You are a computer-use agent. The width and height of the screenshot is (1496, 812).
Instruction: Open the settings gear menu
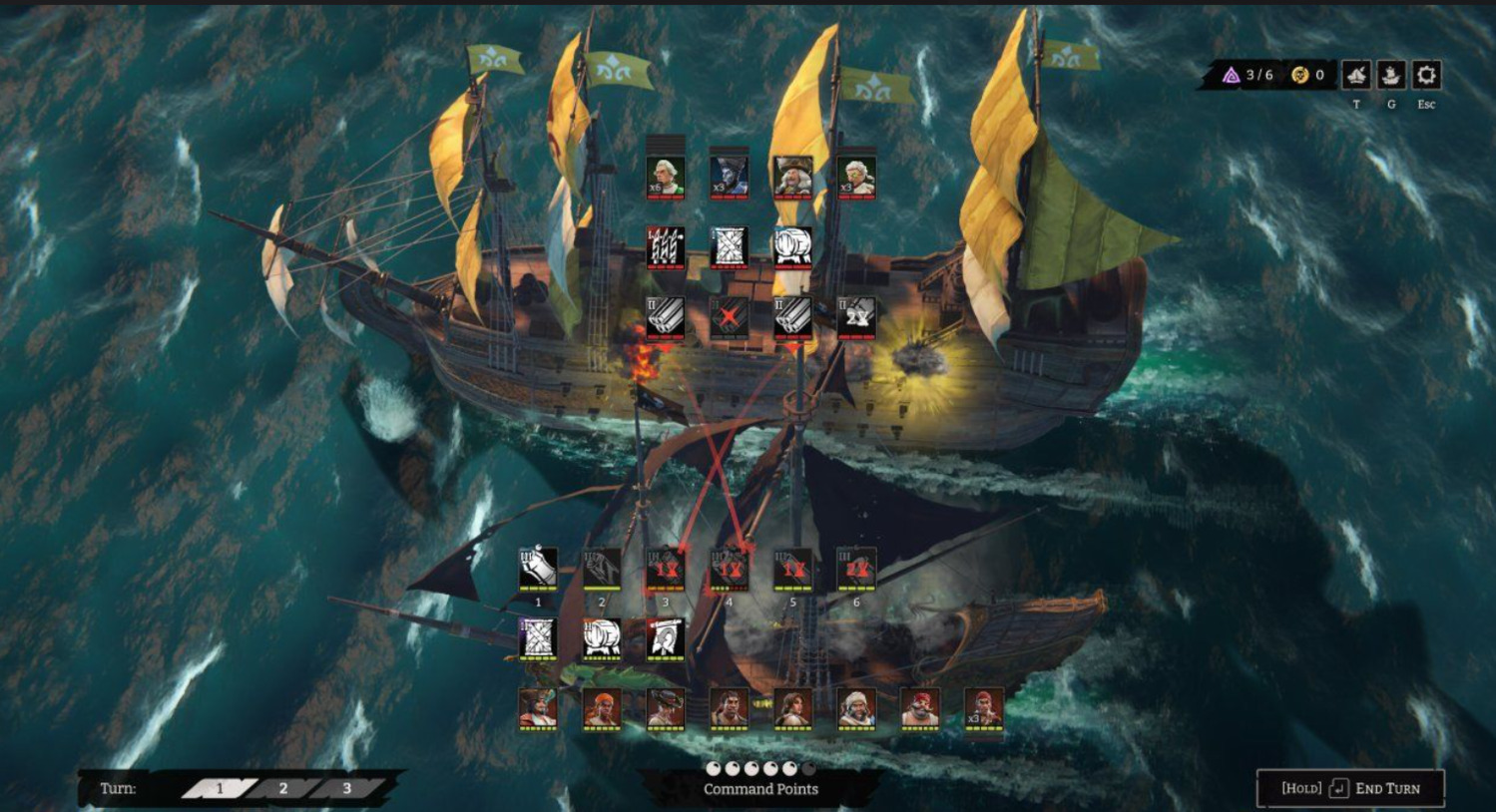point(1426,76)
